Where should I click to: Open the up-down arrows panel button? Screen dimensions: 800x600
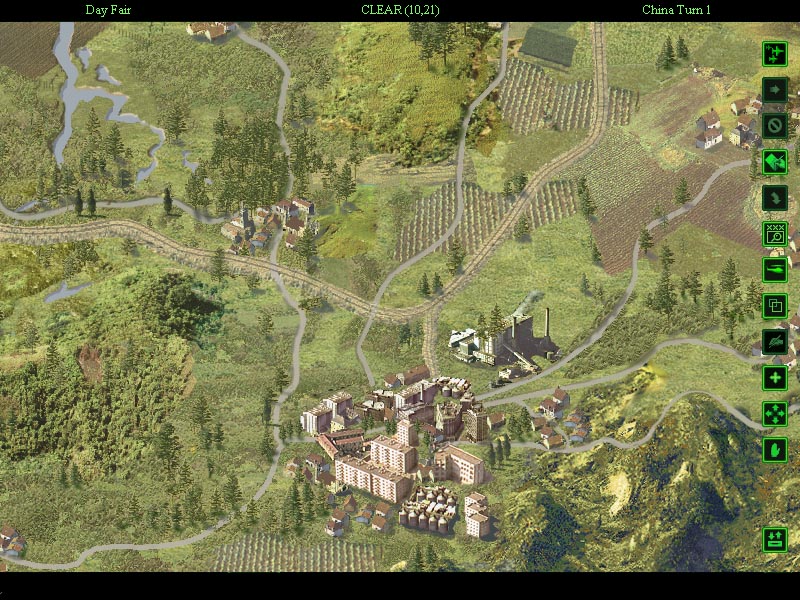775,540
